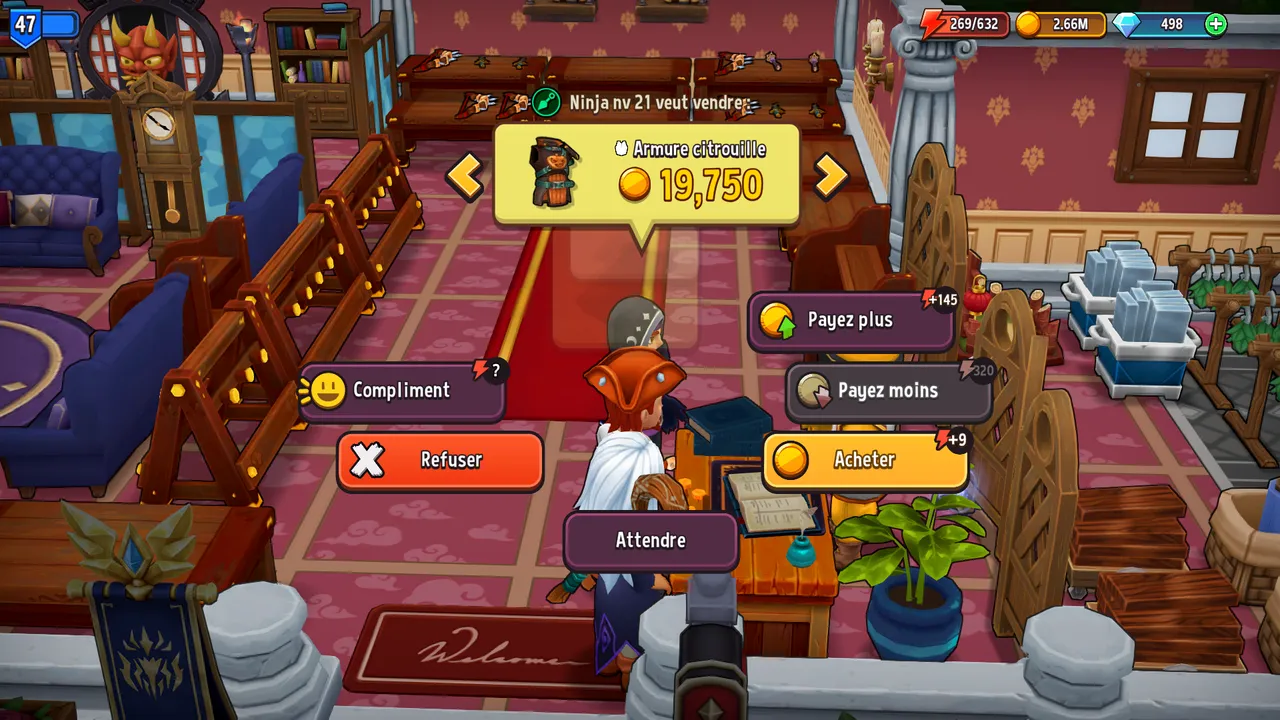Click the left arrow to view previous offer

465,178
